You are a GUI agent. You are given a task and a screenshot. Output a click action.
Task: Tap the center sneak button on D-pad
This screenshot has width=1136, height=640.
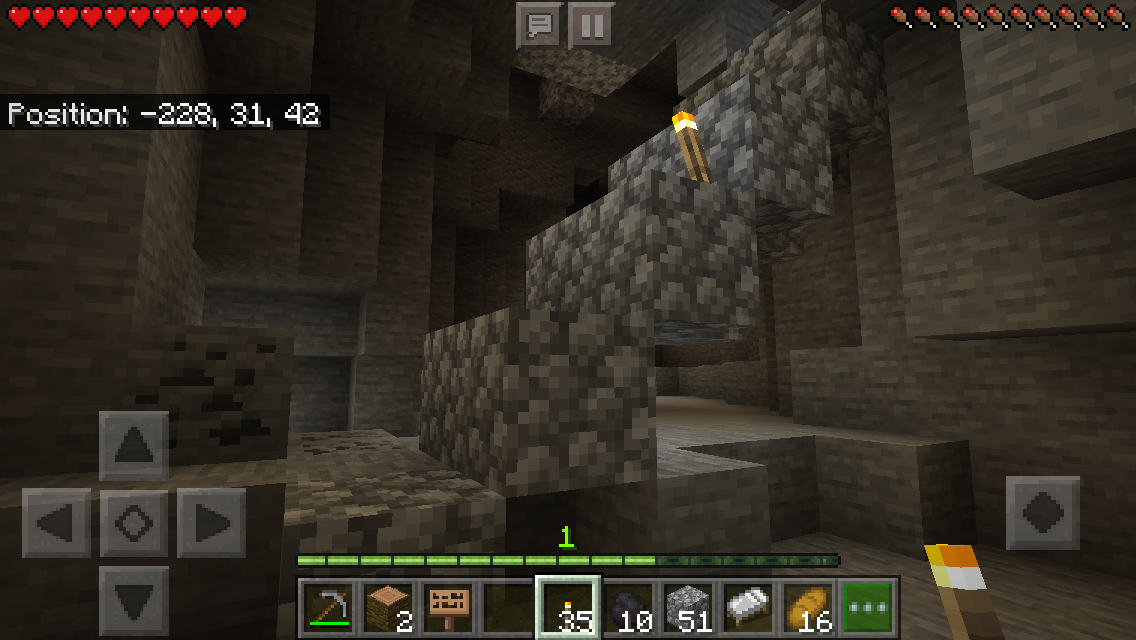[x=134, y=523]
